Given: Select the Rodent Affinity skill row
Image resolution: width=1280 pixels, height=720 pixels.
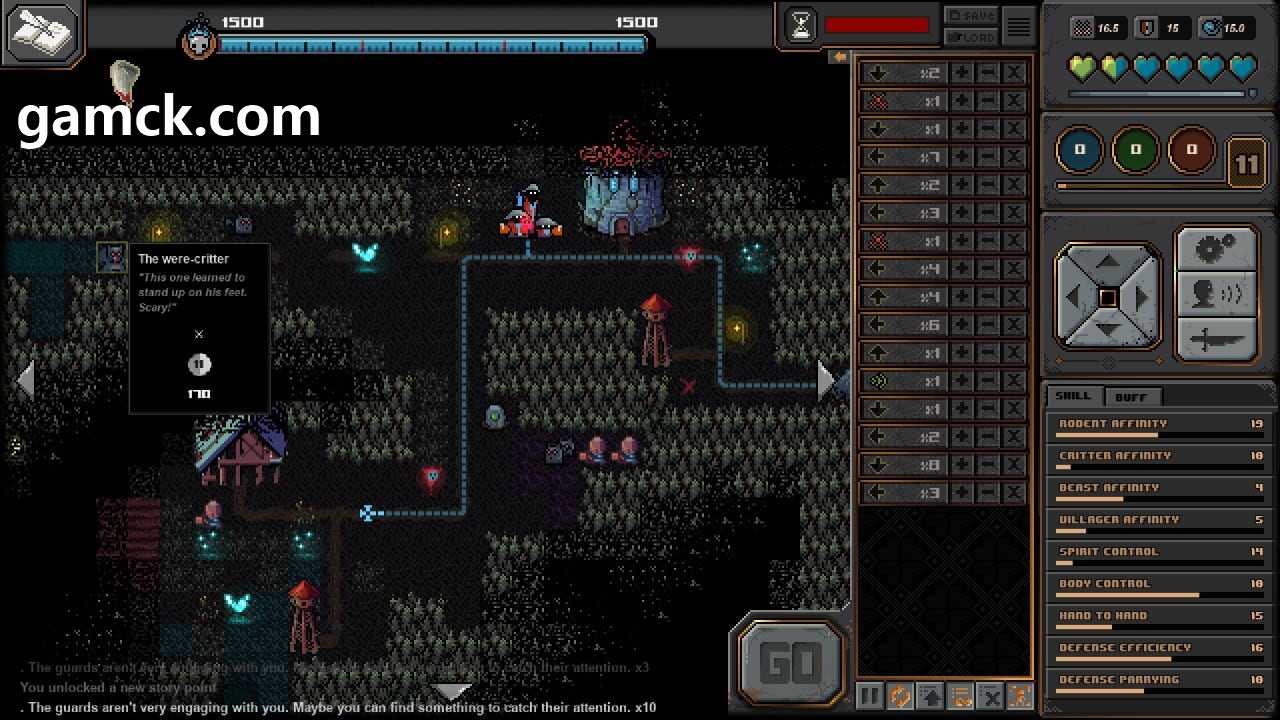Looking at the screenshot, I should 1158,426.
